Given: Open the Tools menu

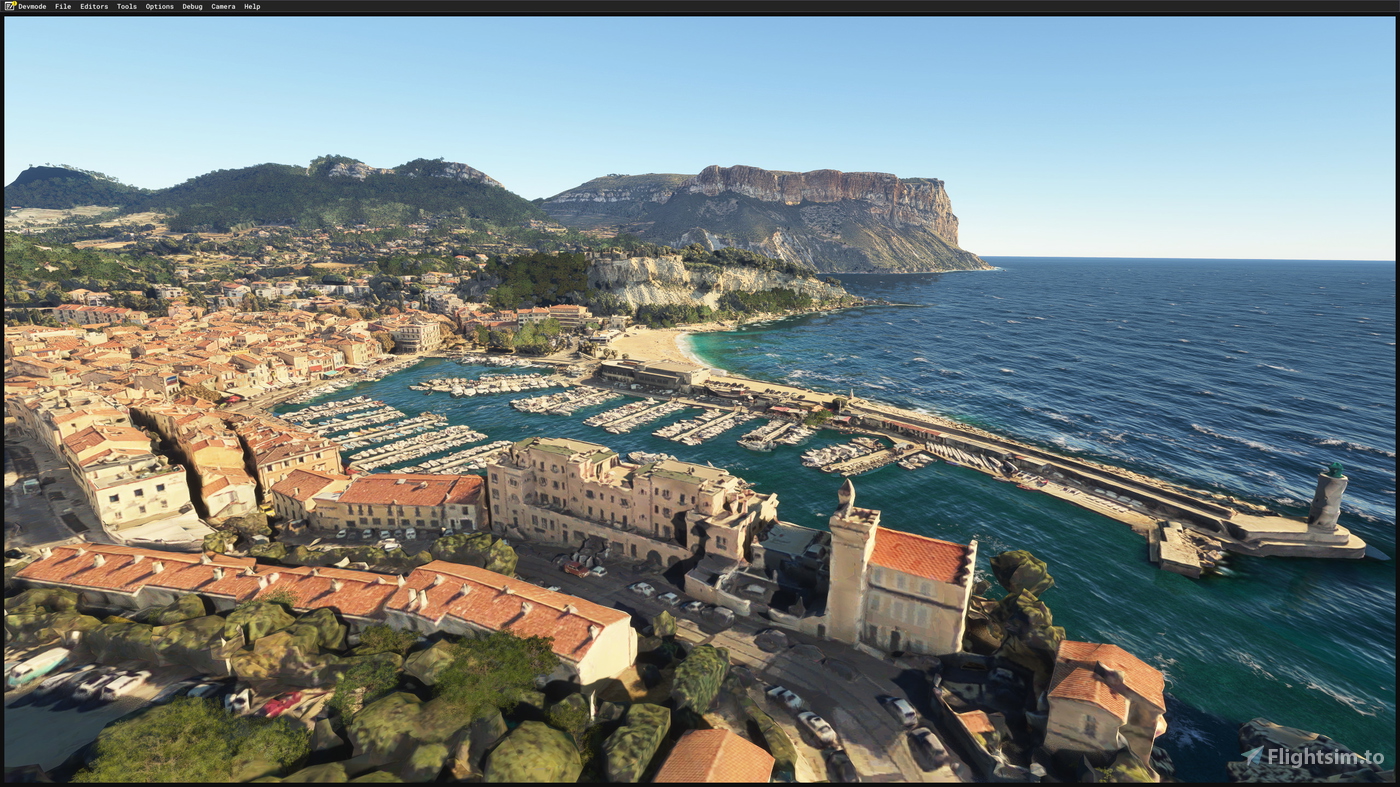Looking at the screenshot, I should pos(126,5).
